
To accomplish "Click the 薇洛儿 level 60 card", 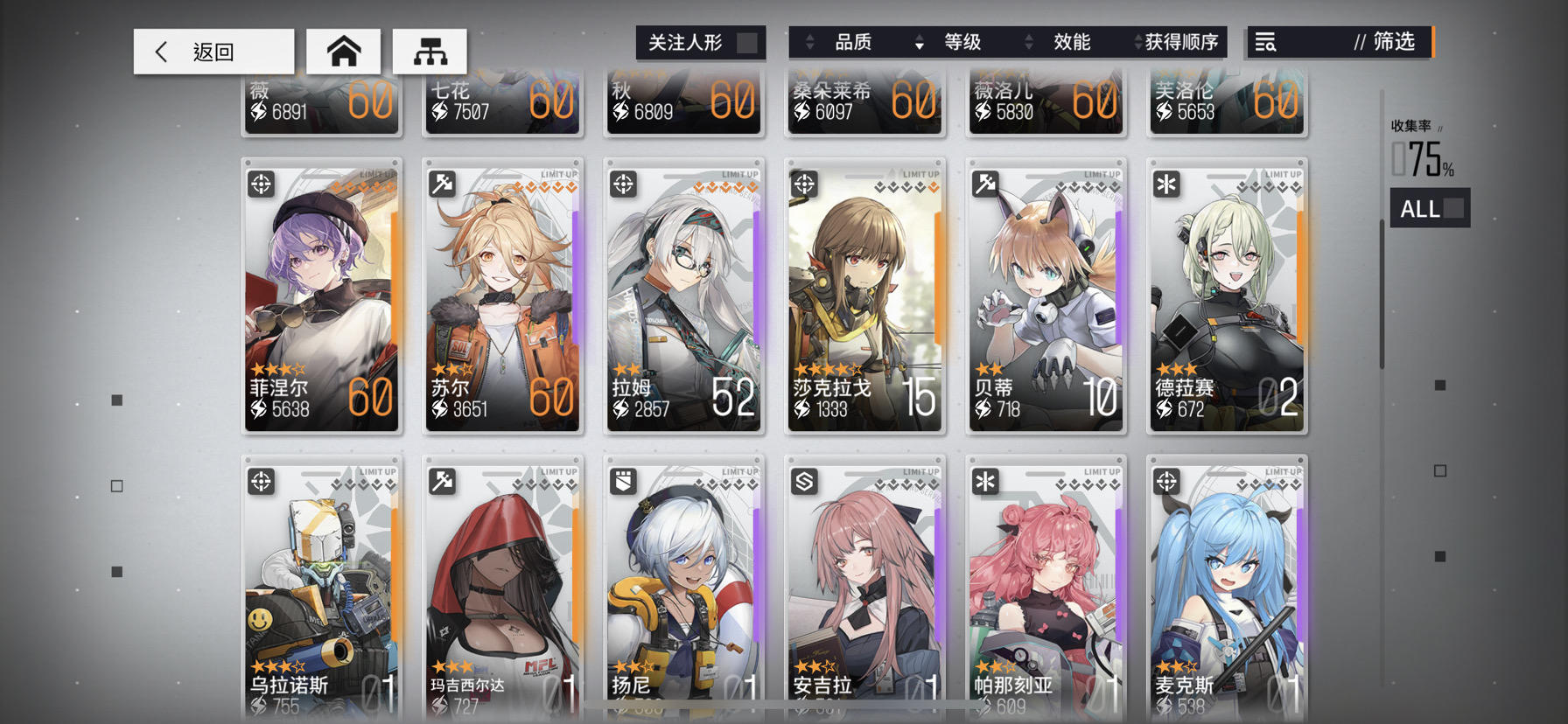I will (1046, 103).
